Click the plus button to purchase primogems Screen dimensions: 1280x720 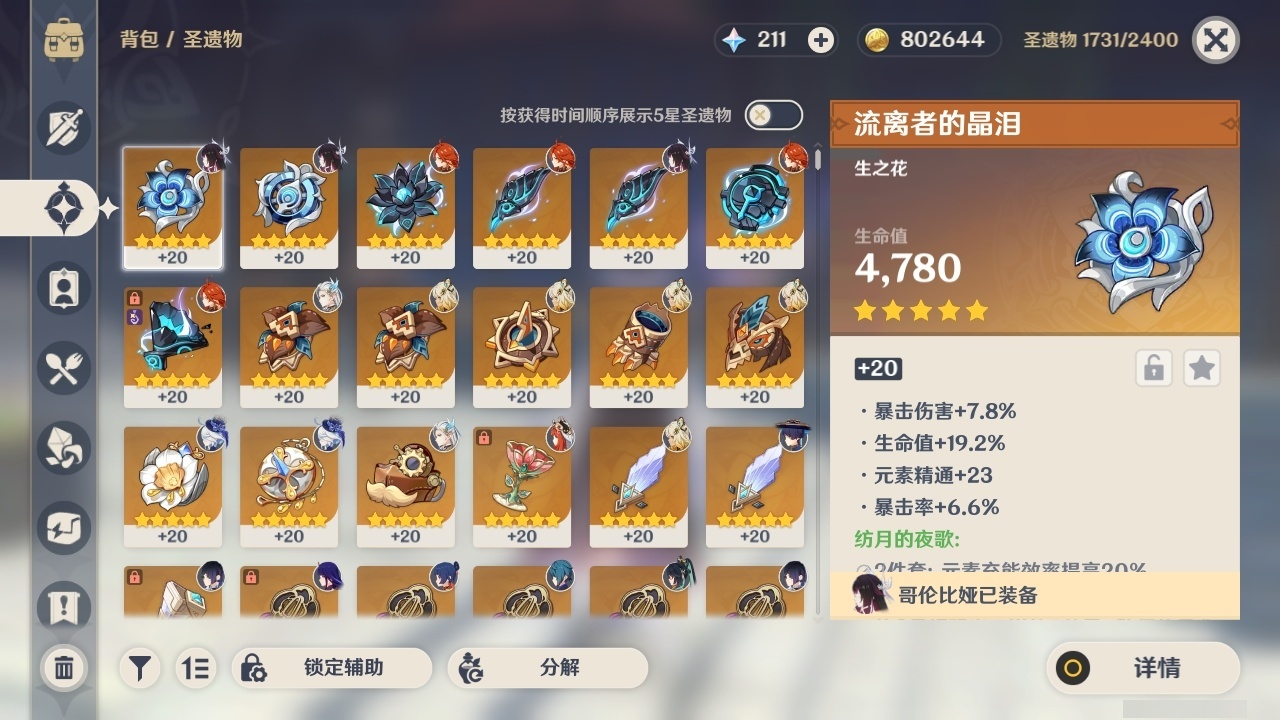(820, 41)
